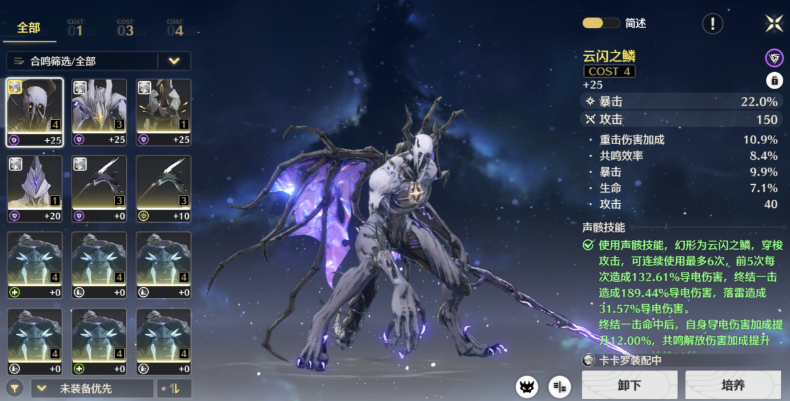Click the 卸下 (Unequip) button
The image size is (790, 401).
629,385
